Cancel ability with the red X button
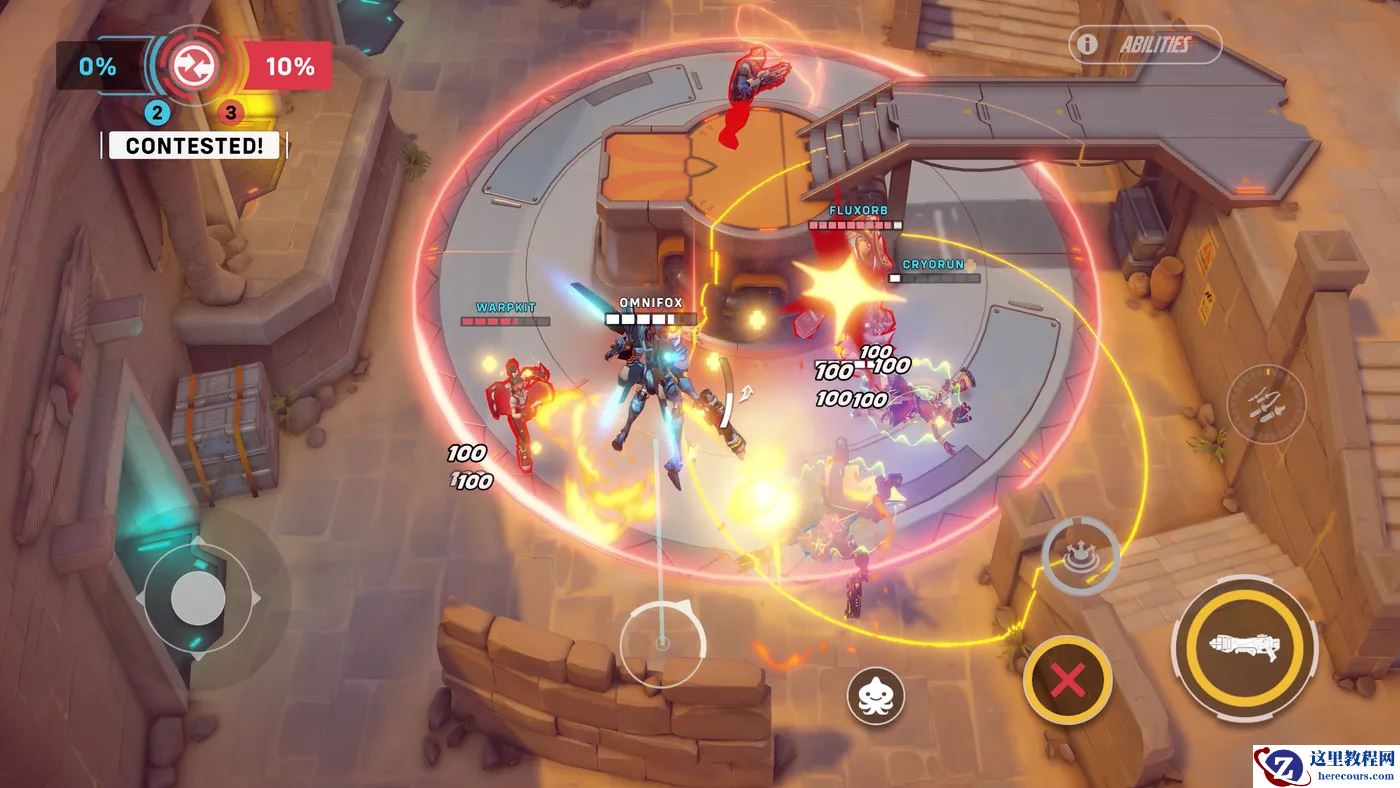This screenshot has height=788, width=1400. [x=1068, y=681]
